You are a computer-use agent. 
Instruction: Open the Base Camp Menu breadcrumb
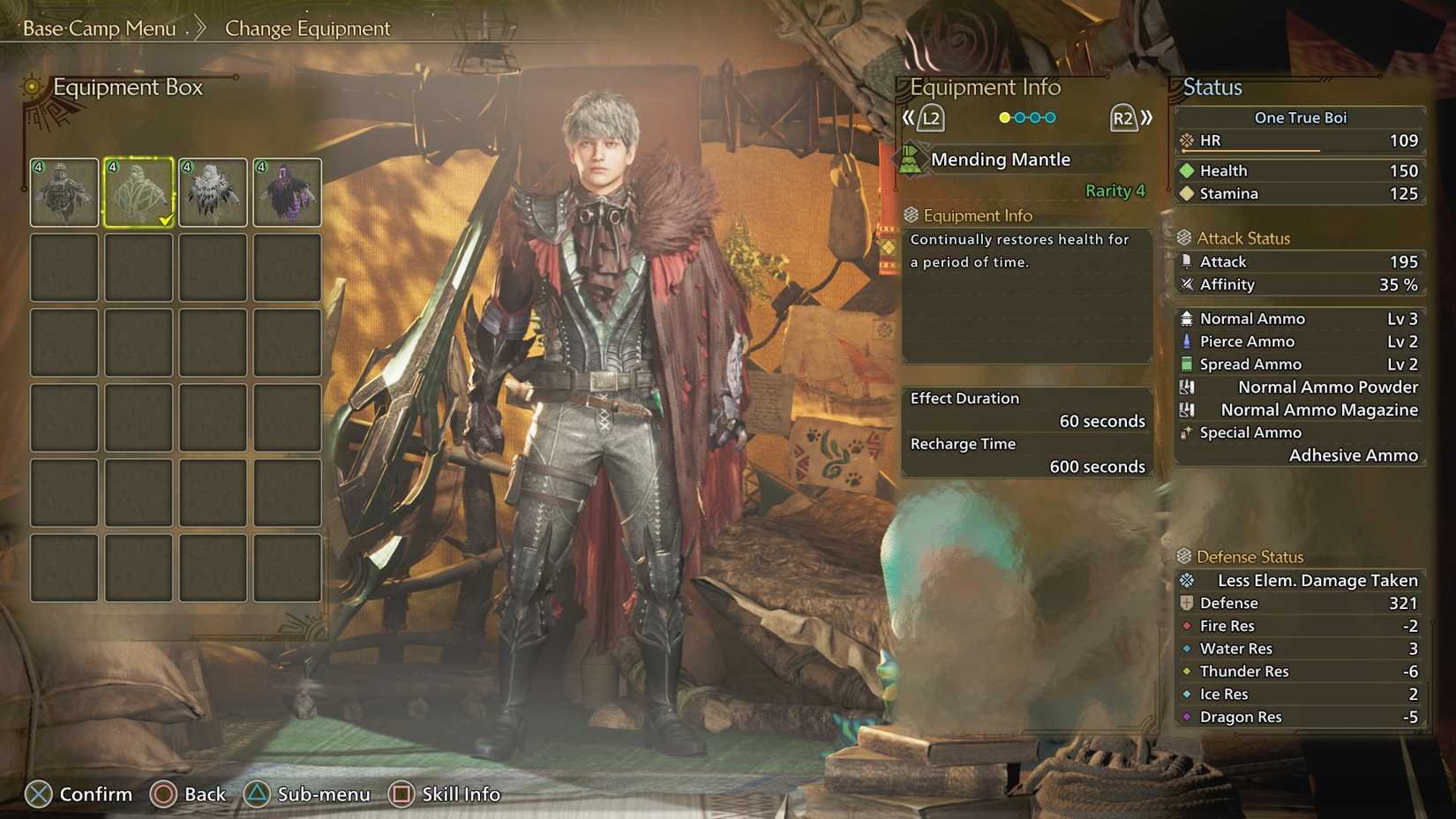(99, 28)
